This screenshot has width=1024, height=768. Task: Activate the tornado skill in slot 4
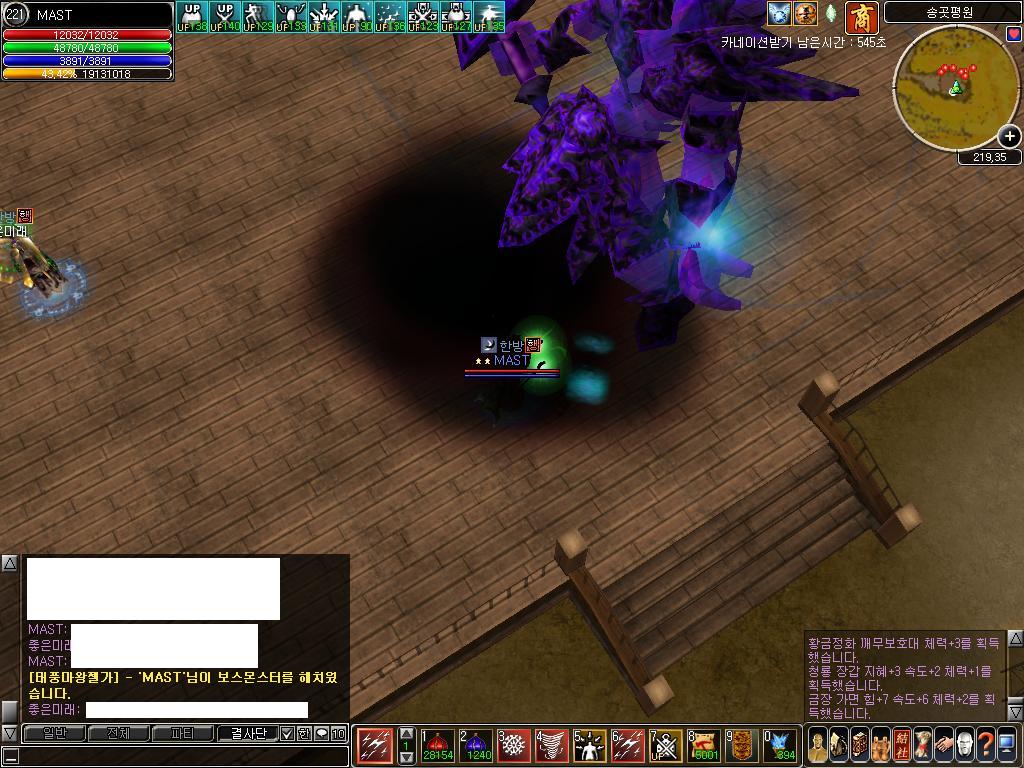pyautogui.click(x=552, y=746)
